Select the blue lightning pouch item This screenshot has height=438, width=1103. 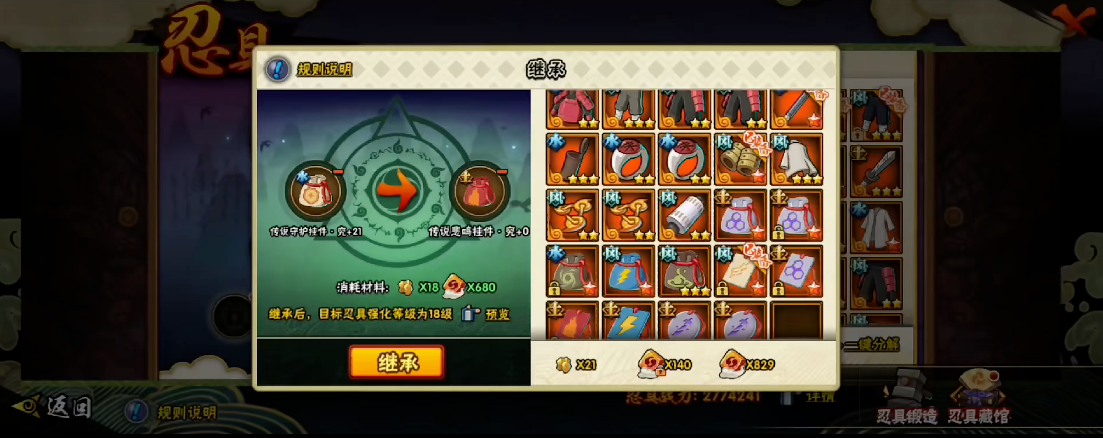[628, 271]
